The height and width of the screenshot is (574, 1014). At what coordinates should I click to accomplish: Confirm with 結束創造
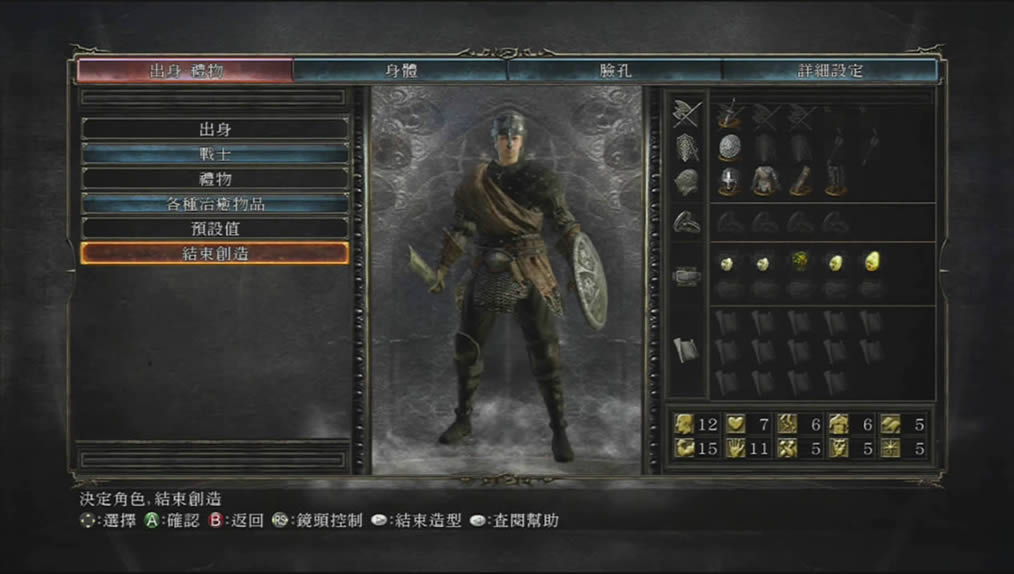(215, 254)
